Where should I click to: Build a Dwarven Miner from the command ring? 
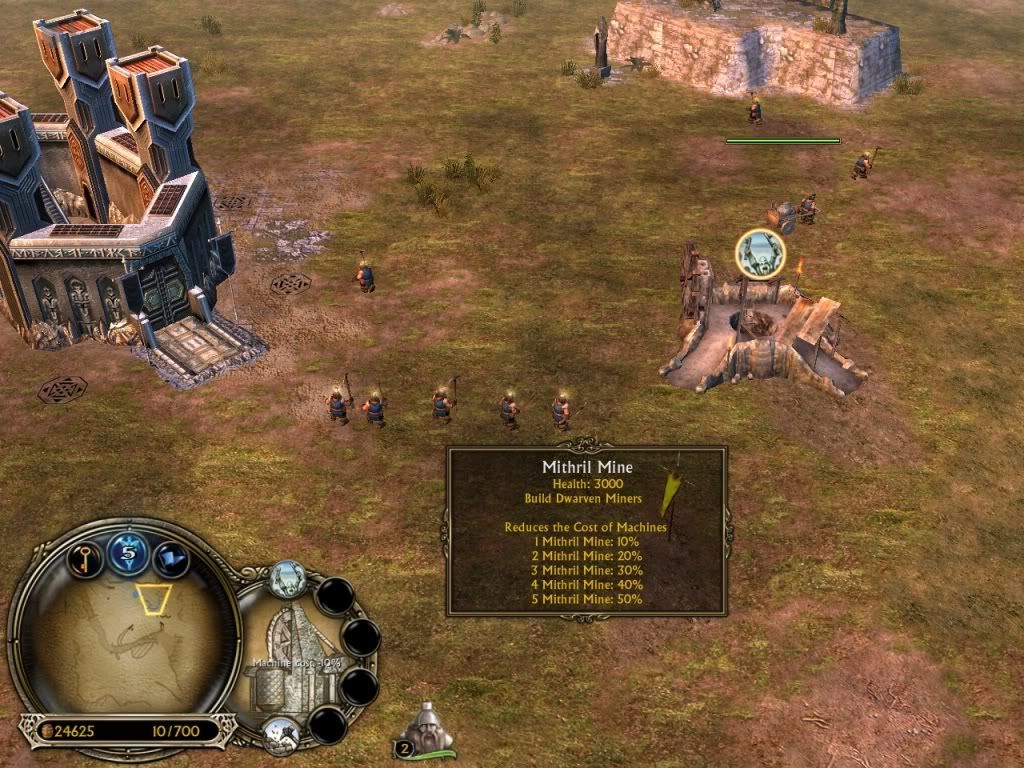(287, 579)
